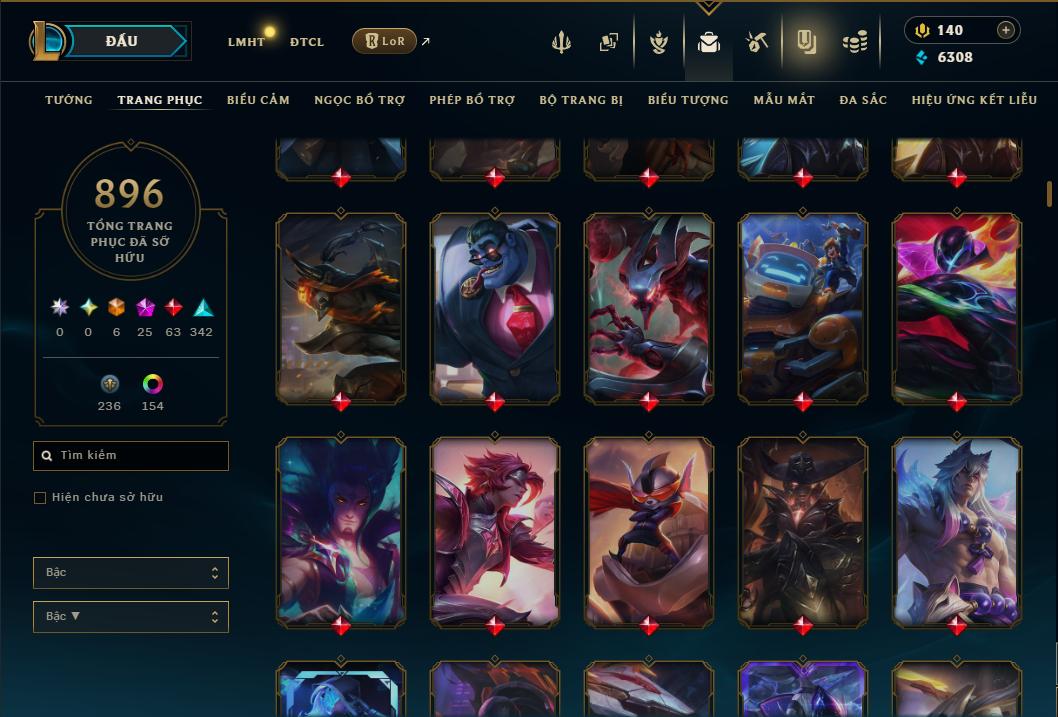Open the LoR launcher link

pyautogui.click(x=384, y=41)
